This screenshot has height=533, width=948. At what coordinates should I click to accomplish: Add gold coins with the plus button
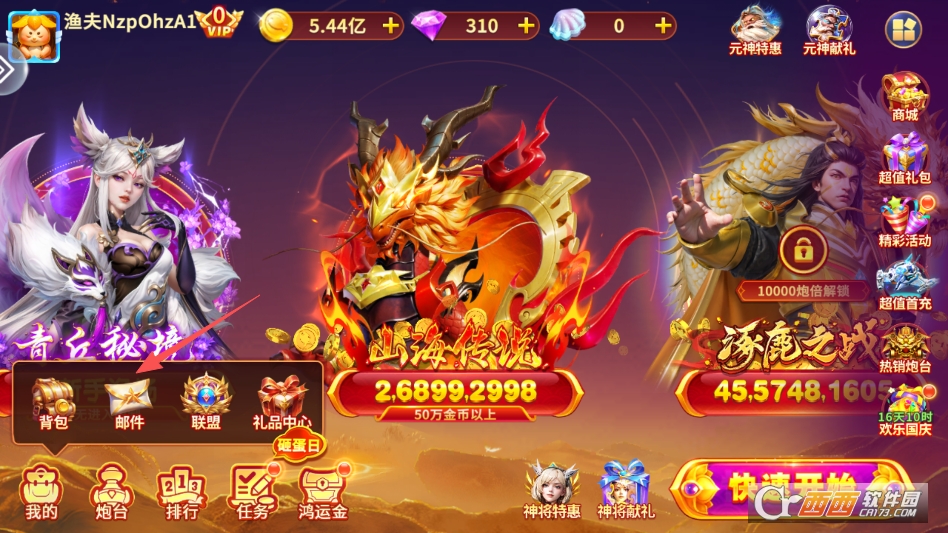[390, 26]
